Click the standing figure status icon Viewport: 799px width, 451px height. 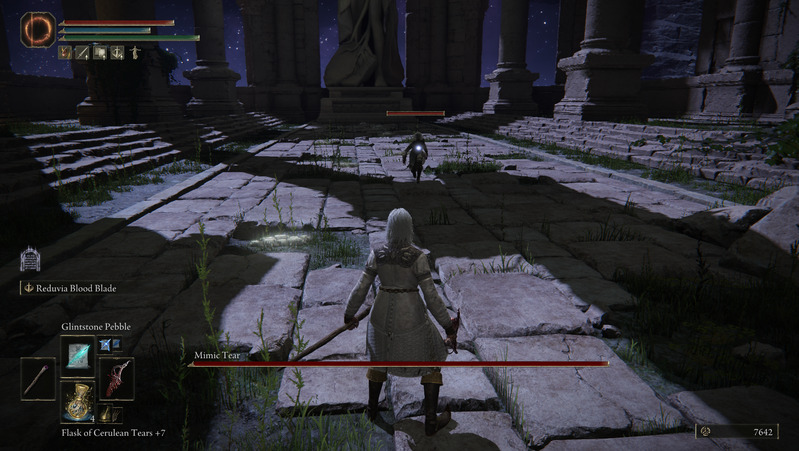click(134, 52)
